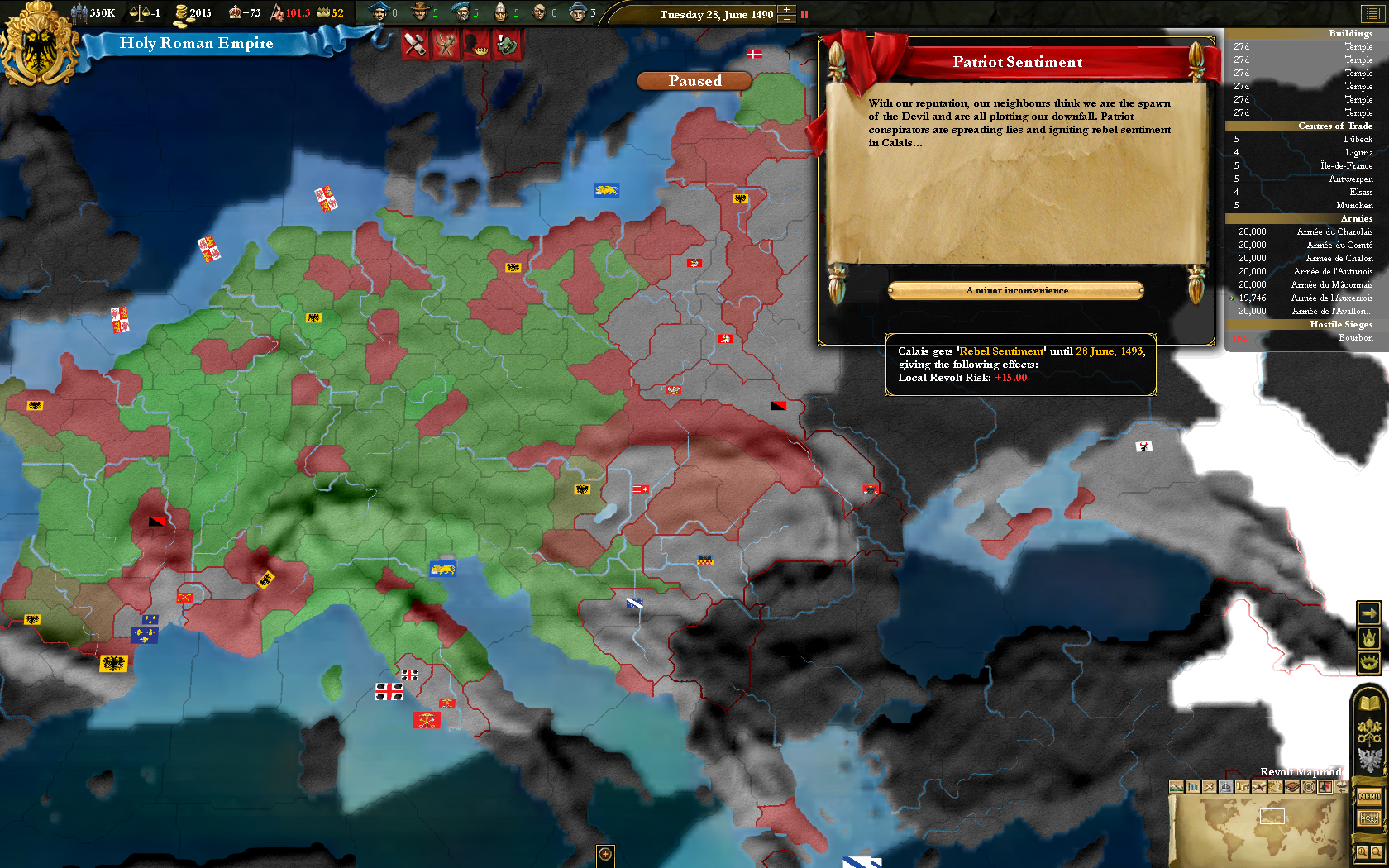This screenshot has width=1389, height=868.
Task: Zoom out with the magnifier minus button
Action: pyautogui.click(x=1377, y=851)
